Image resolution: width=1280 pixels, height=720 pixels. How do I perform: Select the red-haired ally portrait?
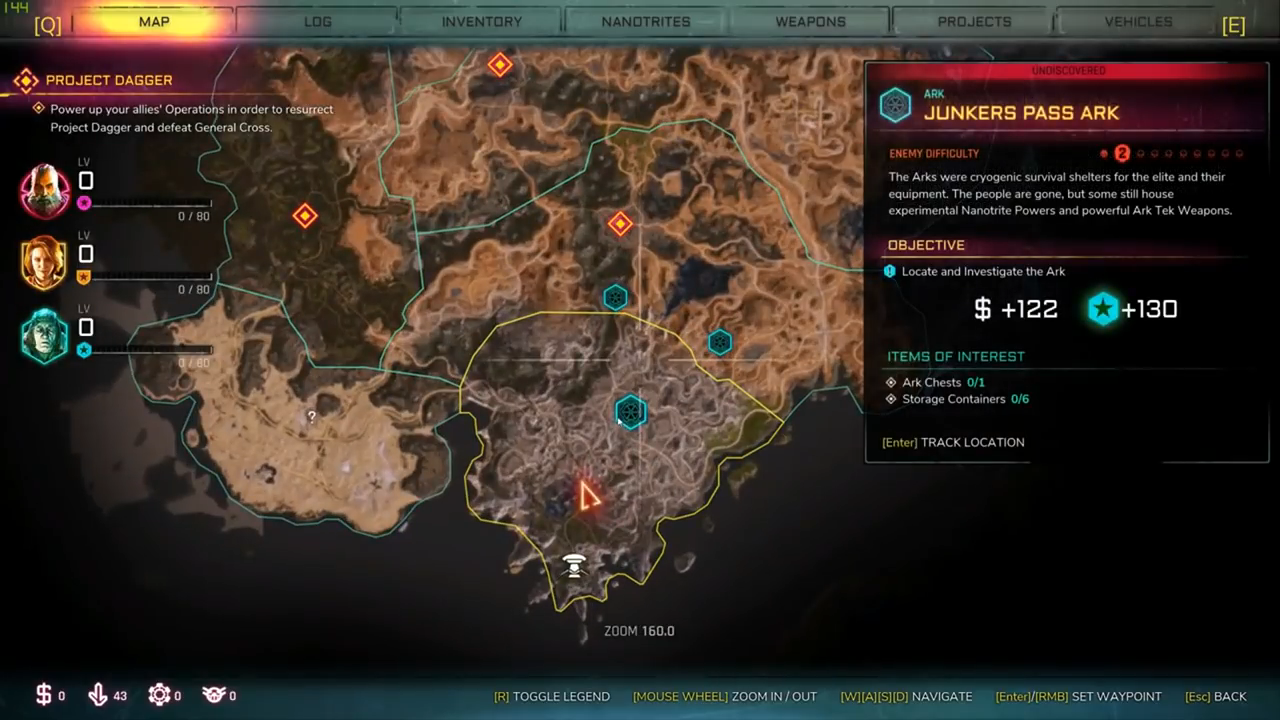pos(45,264)
